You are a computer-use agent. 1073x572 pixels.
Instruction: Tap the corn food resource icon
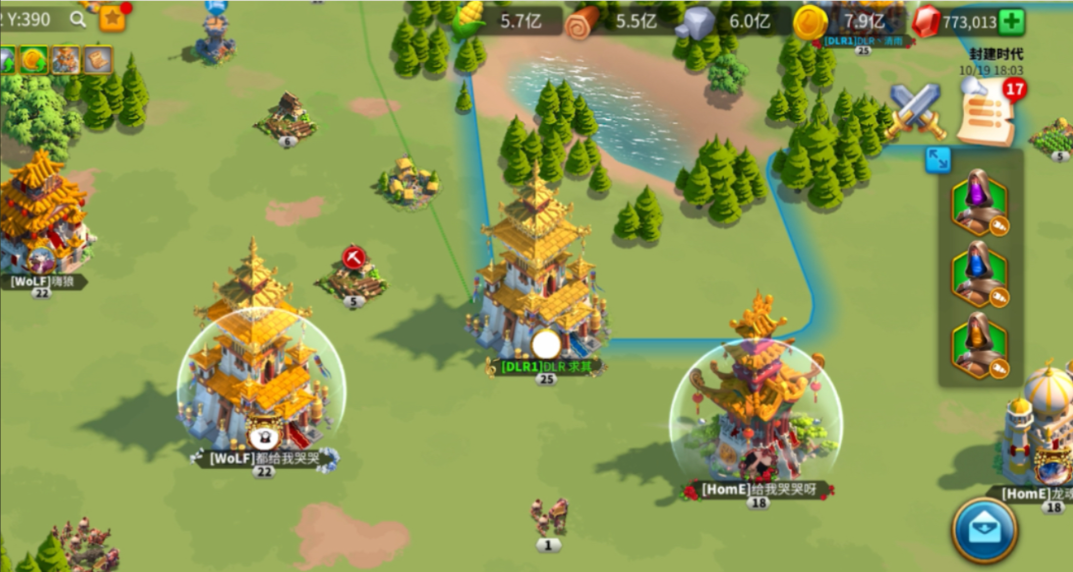click(x=468, y=20)
